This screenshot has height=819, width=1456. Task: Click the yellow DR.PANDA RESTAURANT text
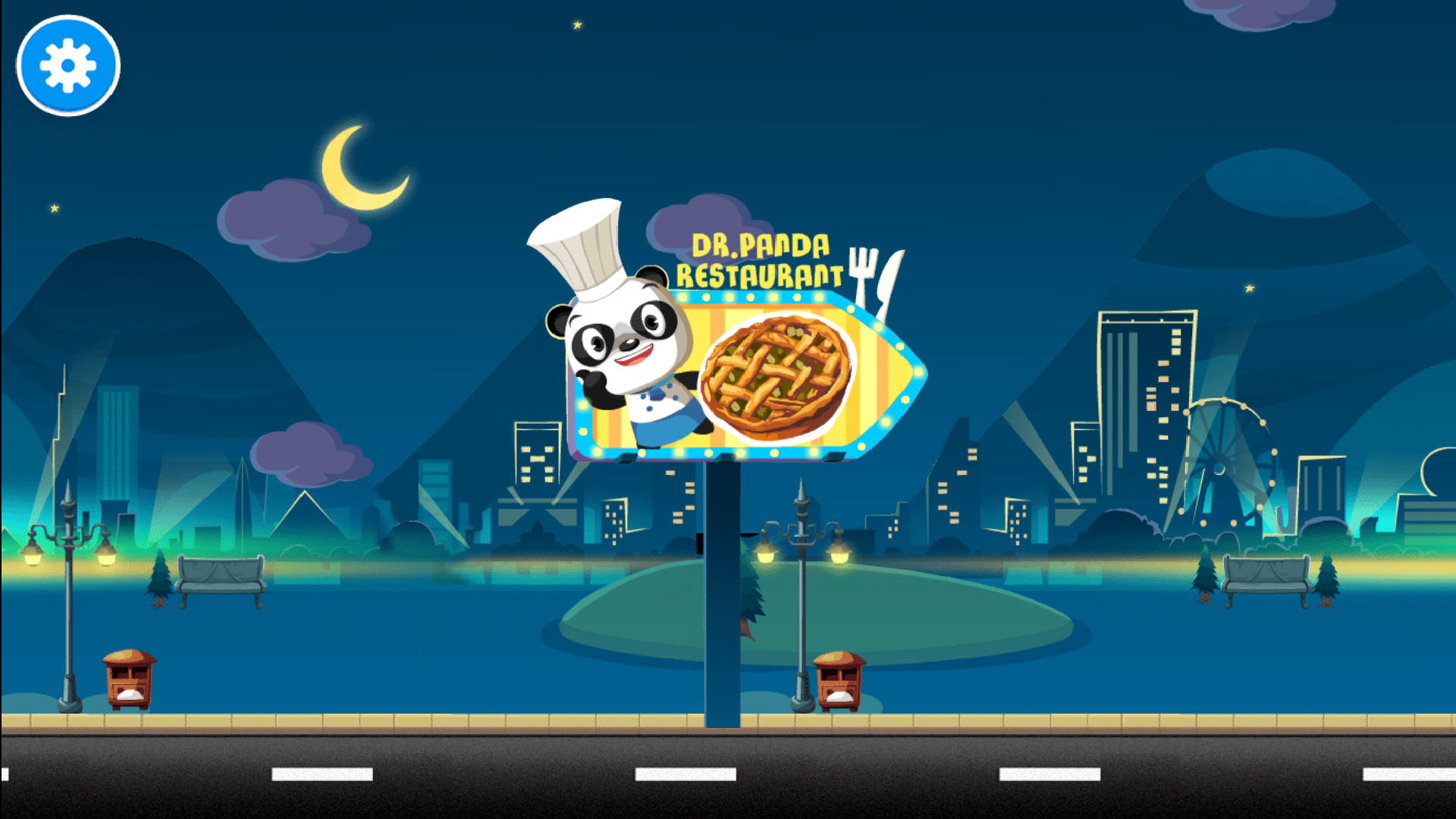(762, 258)
